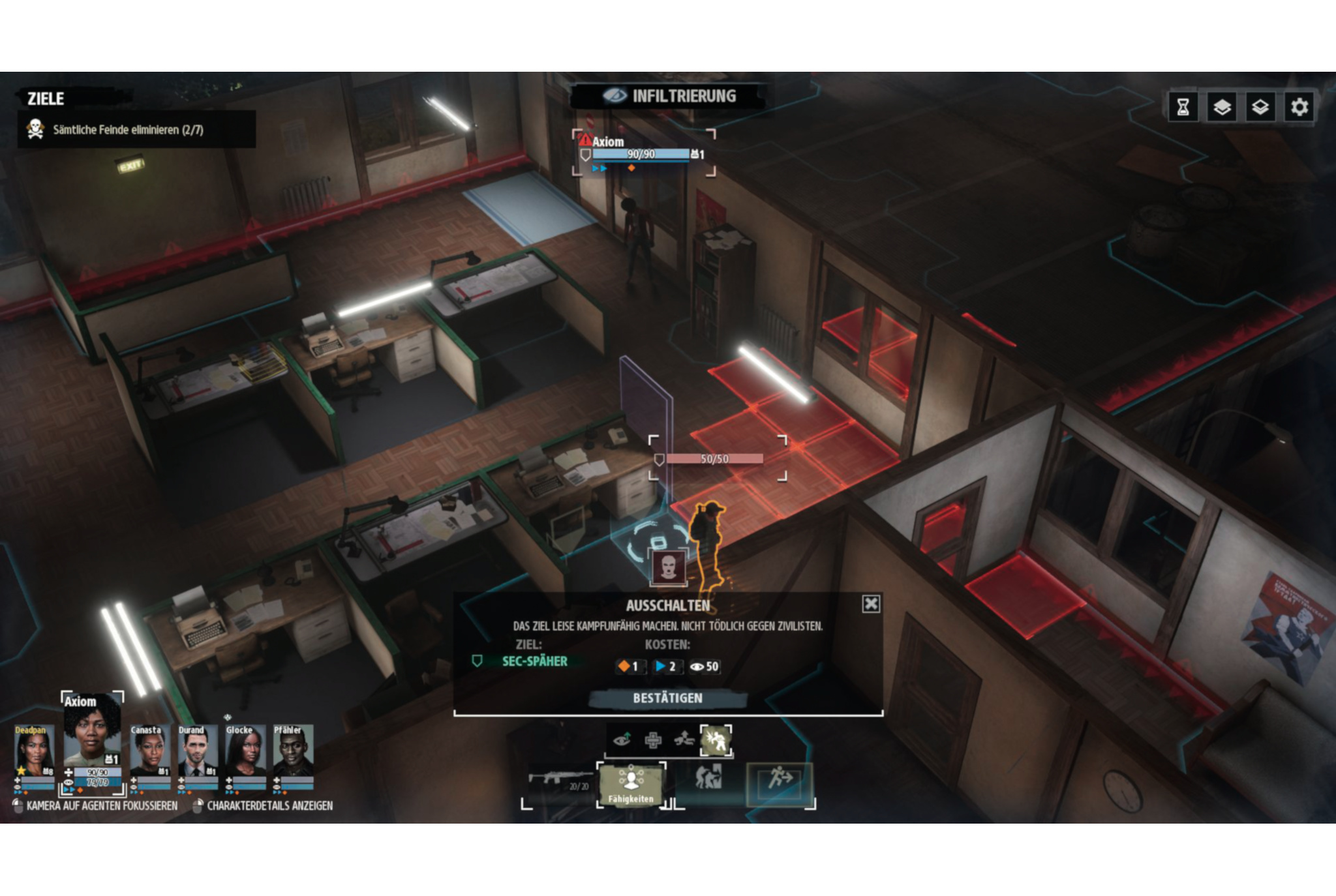This screenshot has width=1336, height=896.
Task: Open the Fähigkeiten abilities panel
Action: (631, 784)
